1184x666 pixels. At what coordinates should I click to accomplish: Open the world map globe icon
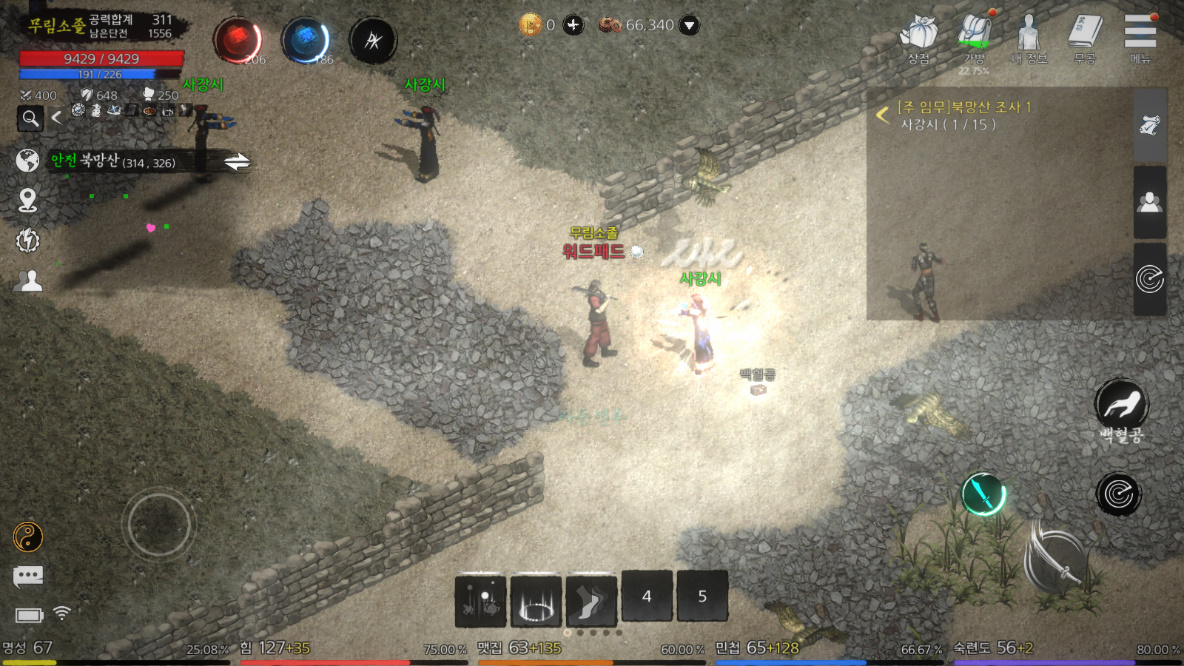click(x=28, y=160)
